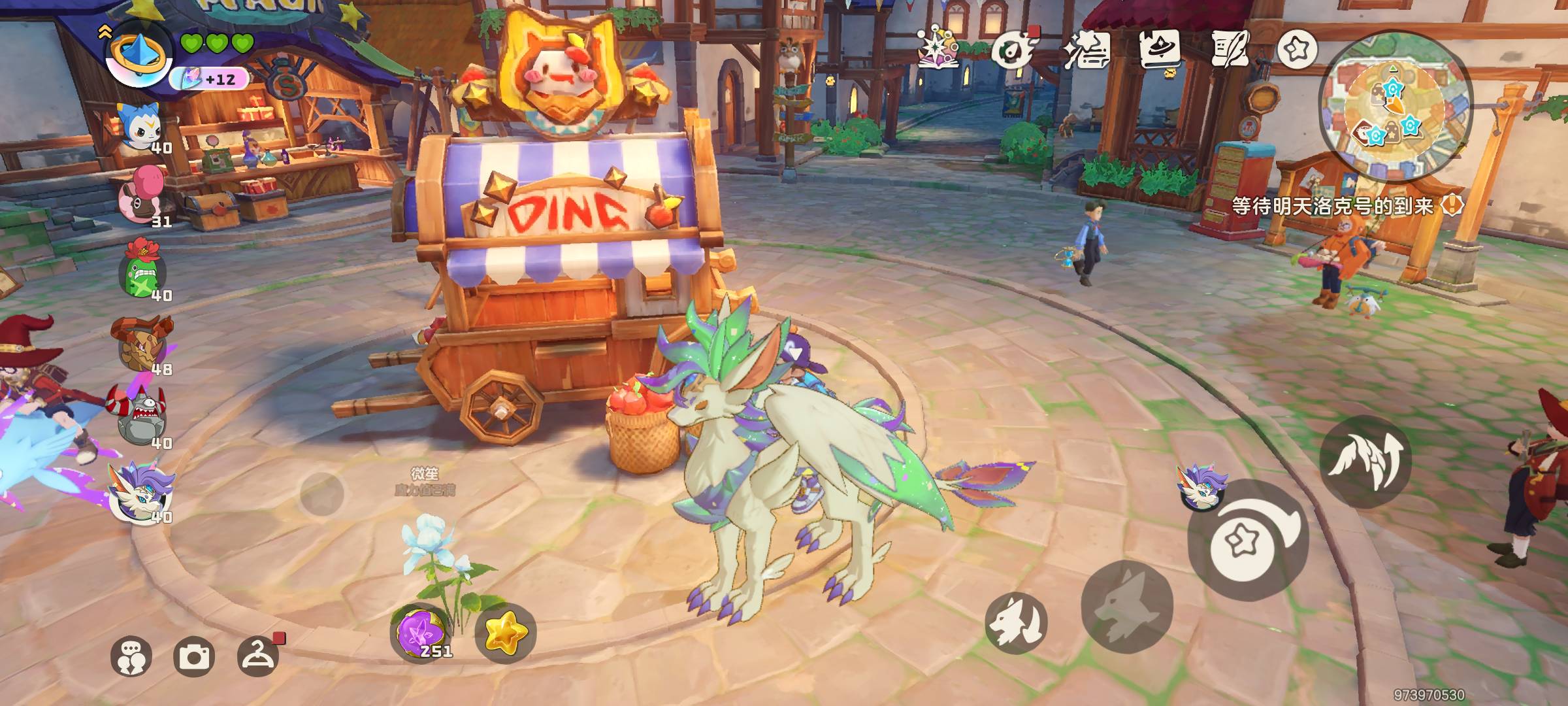Open the clothes hanger wardrobe
The image size is (1568, 706).
pyautogui.click(x=257, y=654)
